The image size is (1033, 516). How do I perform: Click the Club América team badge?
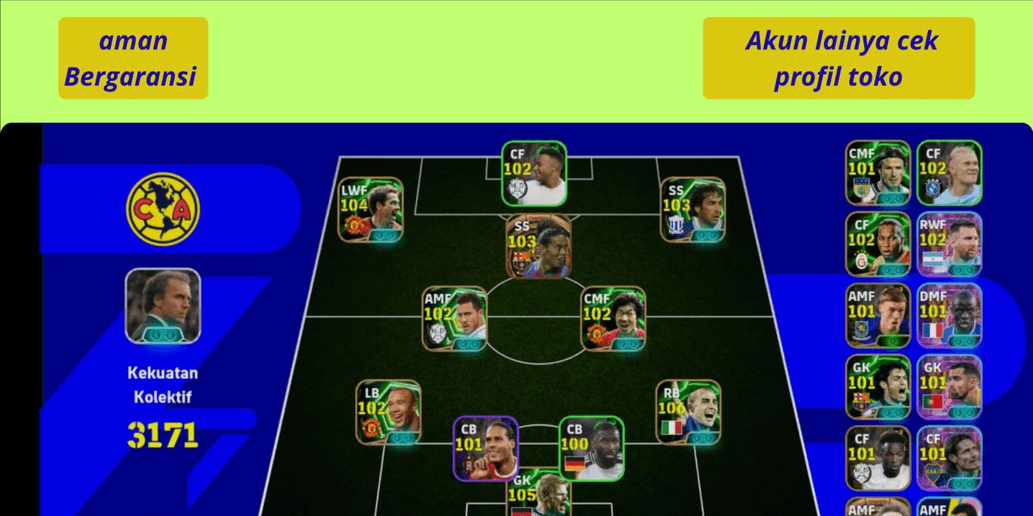[x=163, y=210]
